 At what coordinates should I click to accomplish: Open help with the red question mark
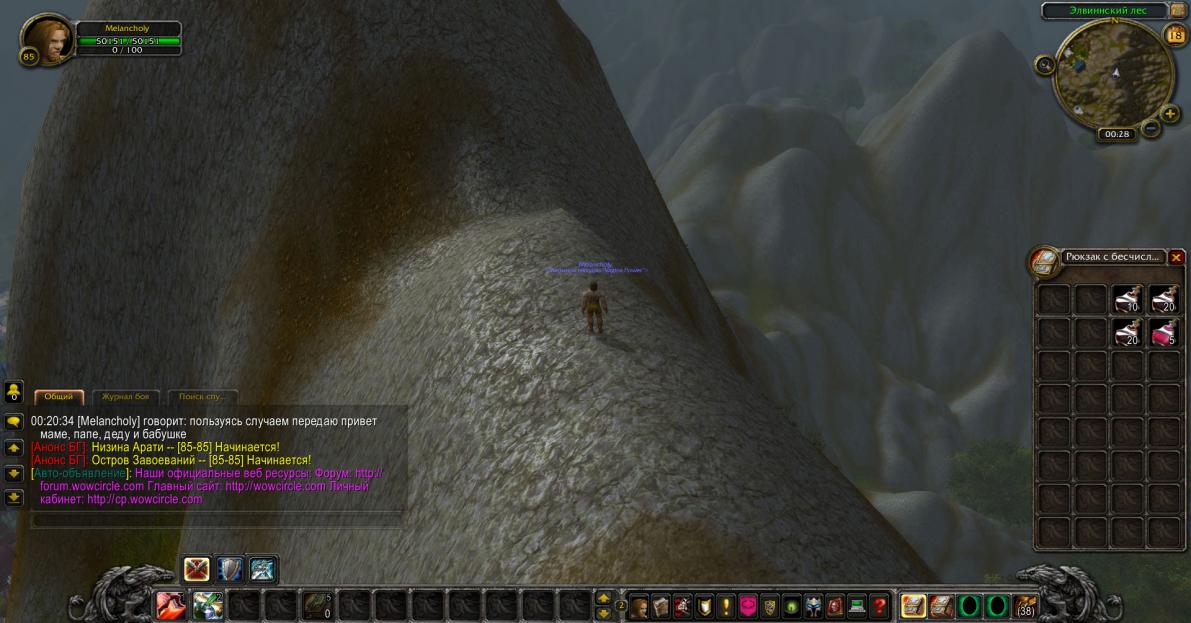(x=879, y=606)
